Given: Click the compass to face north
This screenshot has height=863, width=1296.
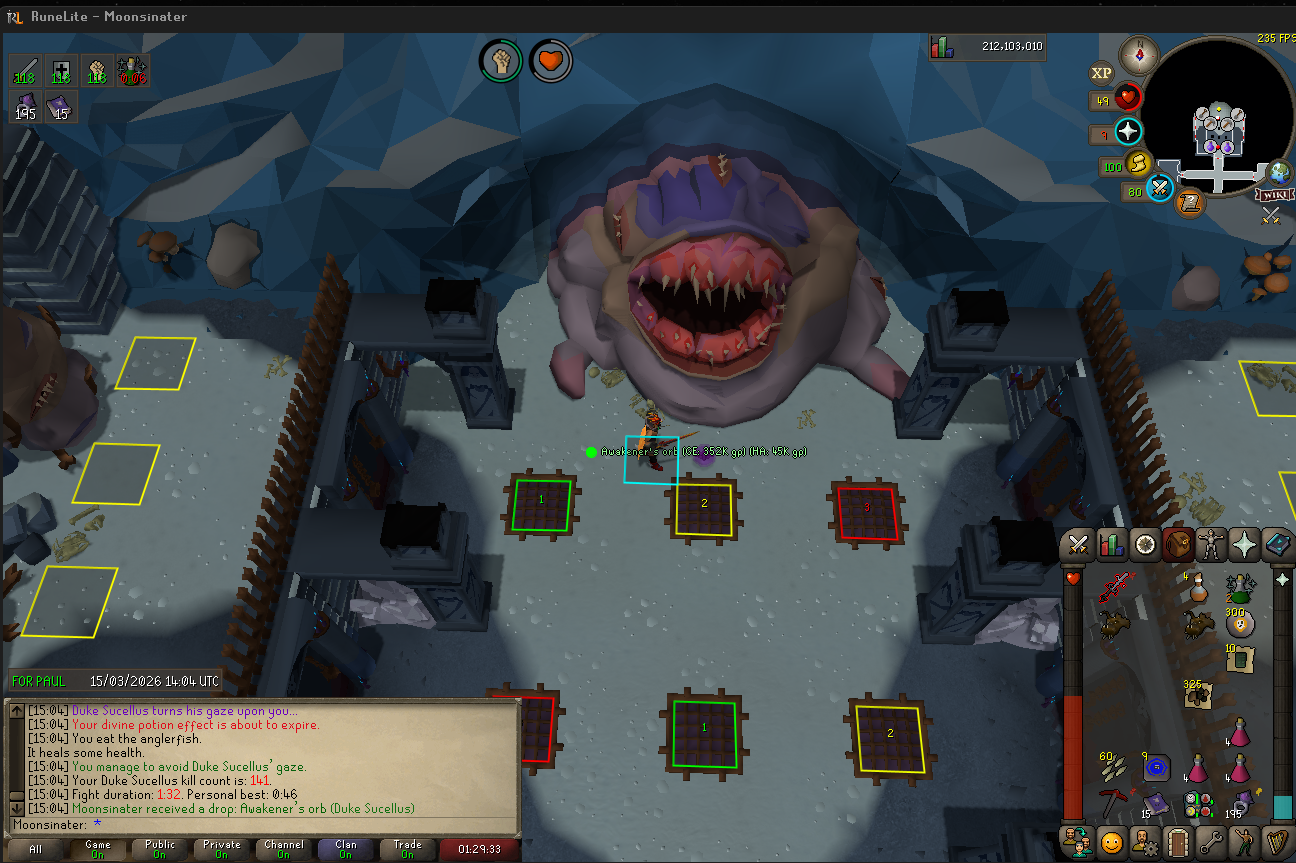Looking at the screenshot, I should (1139, 54).
